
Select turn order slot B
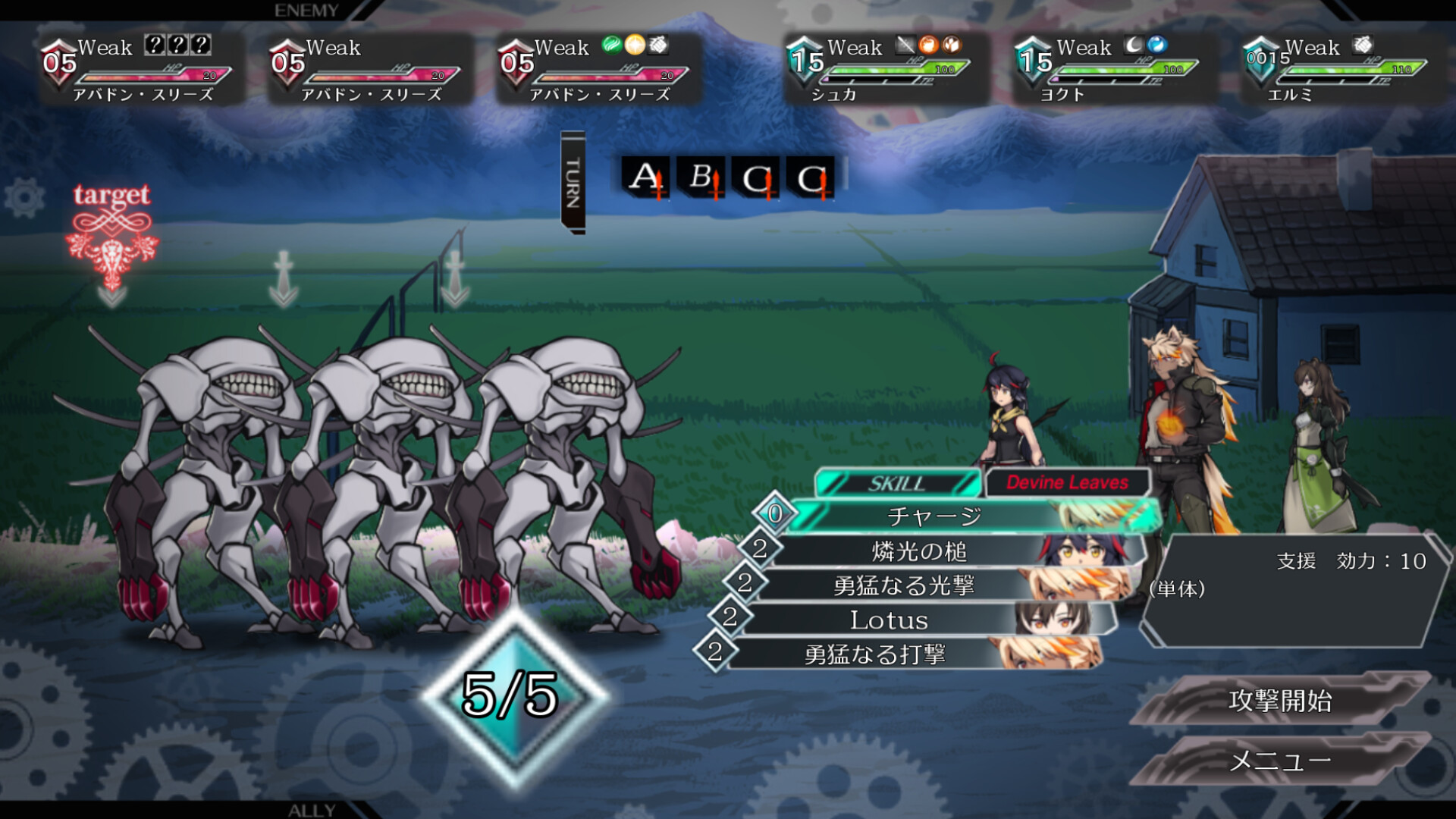point(701,178)
